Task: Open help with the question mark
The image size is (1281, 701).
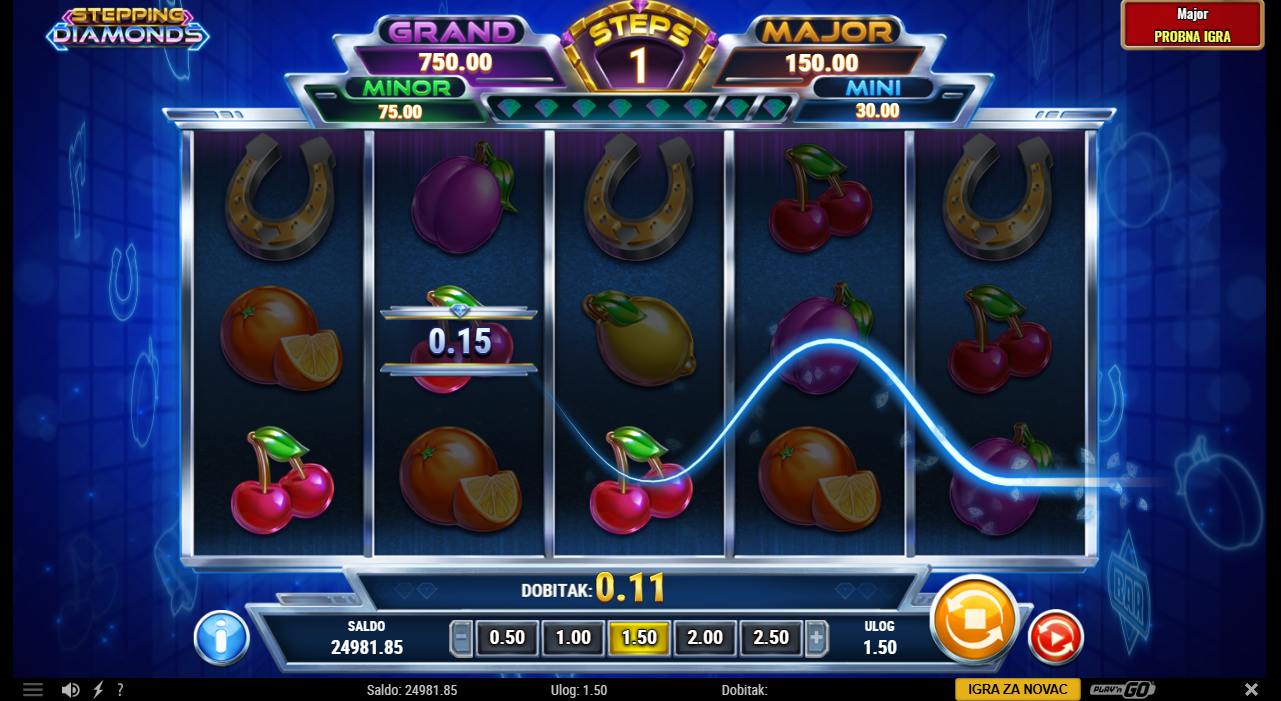Action: 120,690
